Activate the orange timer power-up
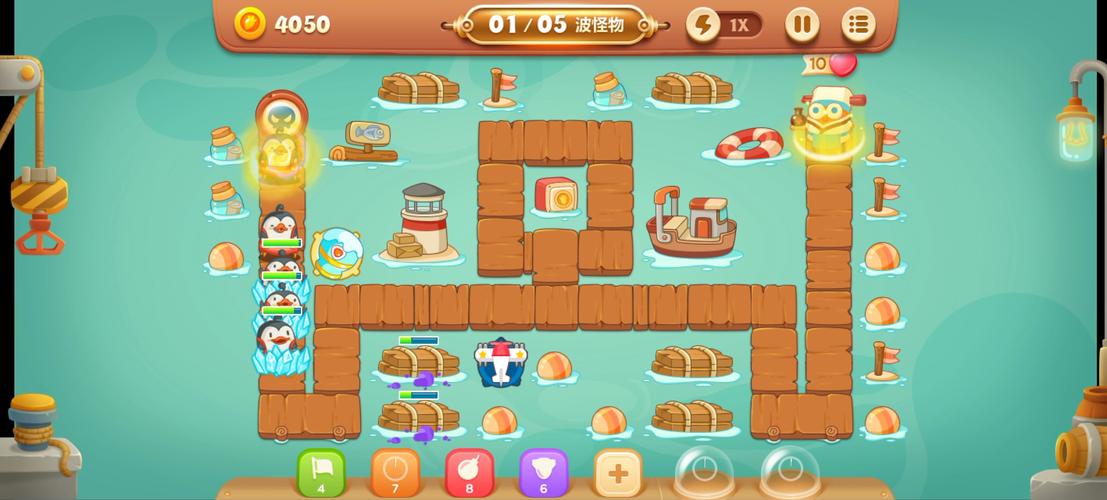This screenshot has height=500, width=1107. [395, 472]
